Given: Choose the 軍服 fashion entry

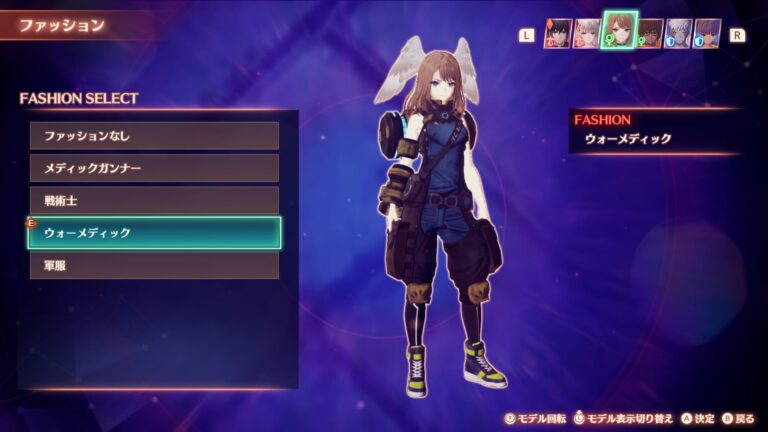Looking at the screenshot, I should pyautogui.click(x=154, y=265).
